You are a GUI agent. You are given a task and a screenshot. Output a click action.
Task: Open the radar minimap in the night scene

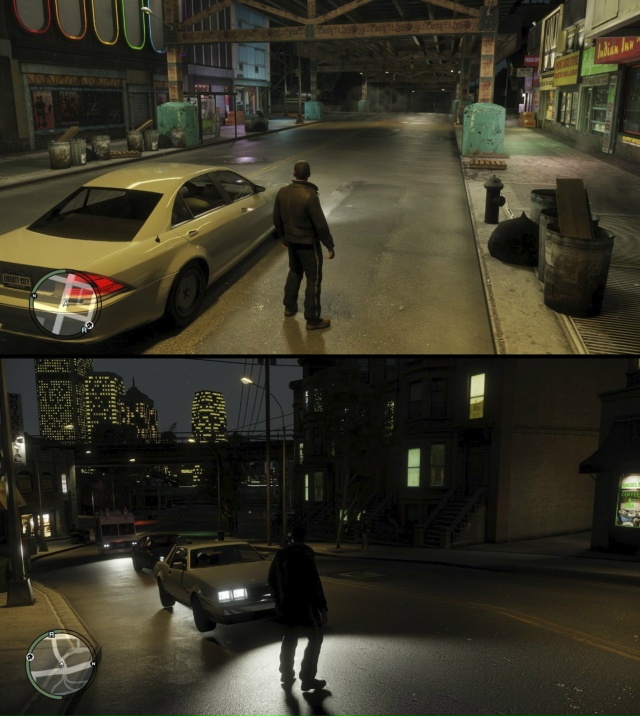point(61,663)
